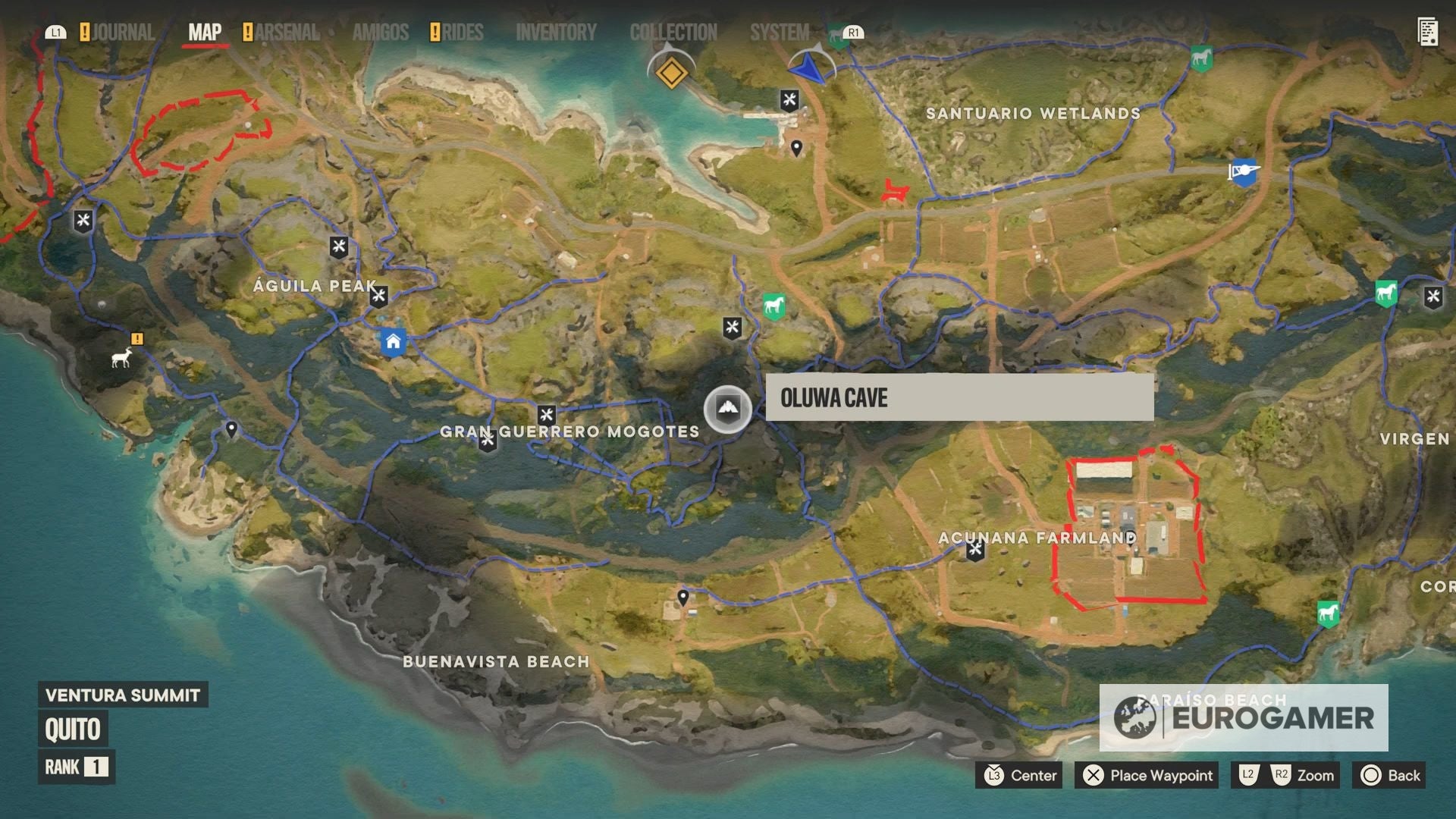Open the Amigos tab
The width and height of the screenshot is (1456, 819).
[380, 33]
